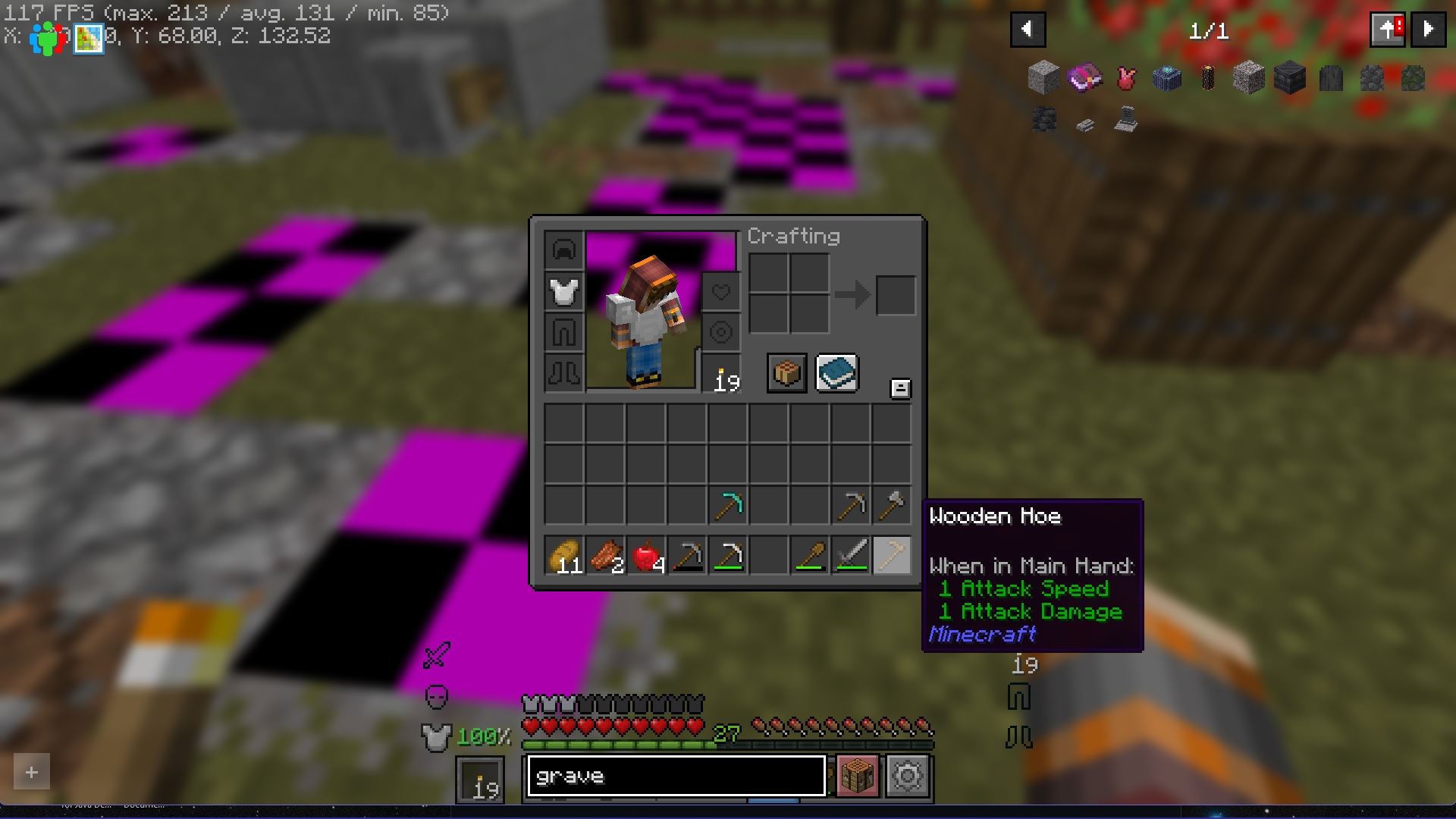
Task: Open the JEI config settings gear
Action: (x=908, y=776)
